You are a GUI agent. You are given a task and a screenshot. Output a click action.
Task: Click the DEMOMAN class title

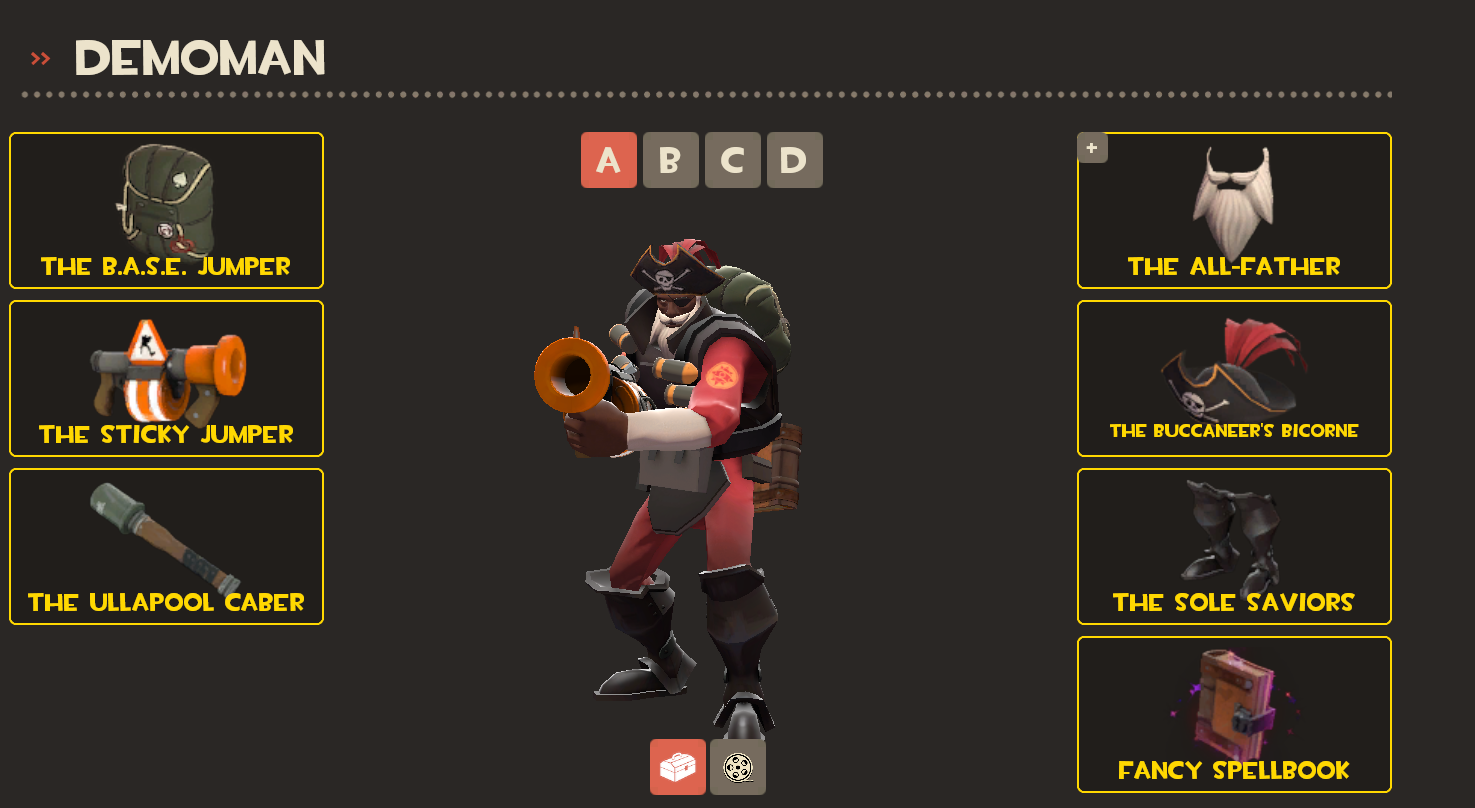pyautogui.click(x=200, y=58)
